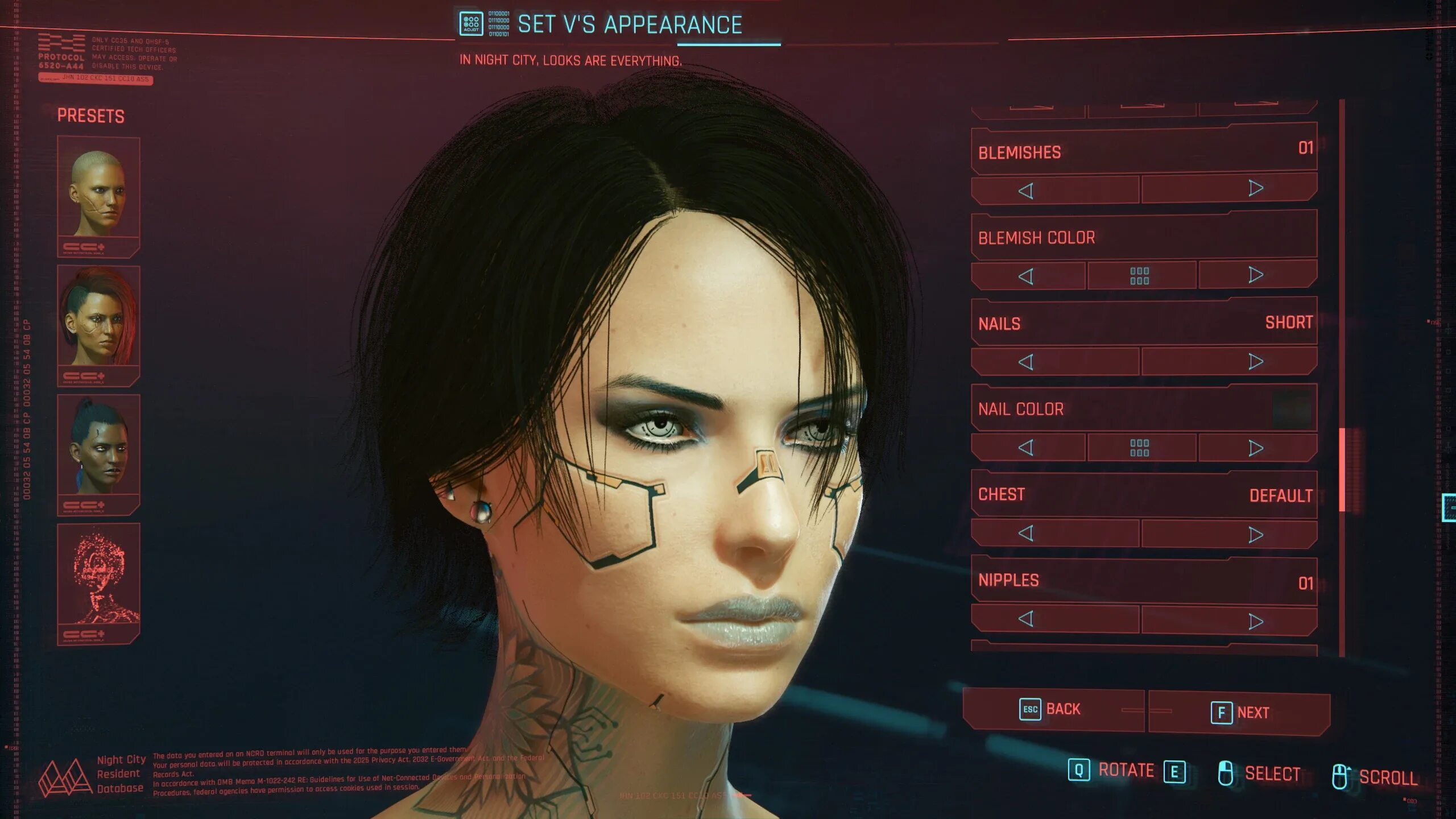Cycle Blemishes to the next option

tap(1256, 188)
